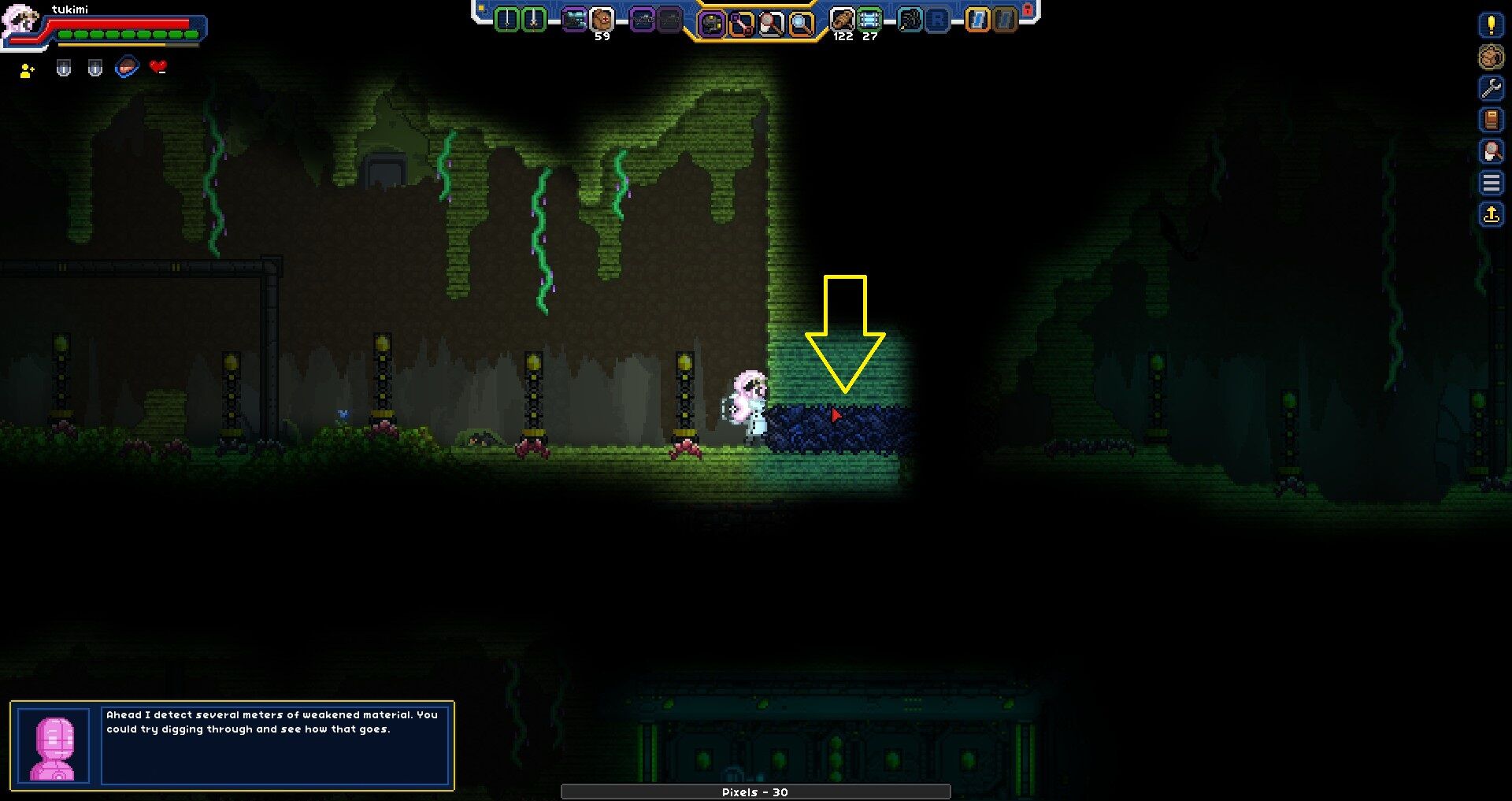Select the sword in the first hotbar slot

pyautogui.click(x=507, y=20)
